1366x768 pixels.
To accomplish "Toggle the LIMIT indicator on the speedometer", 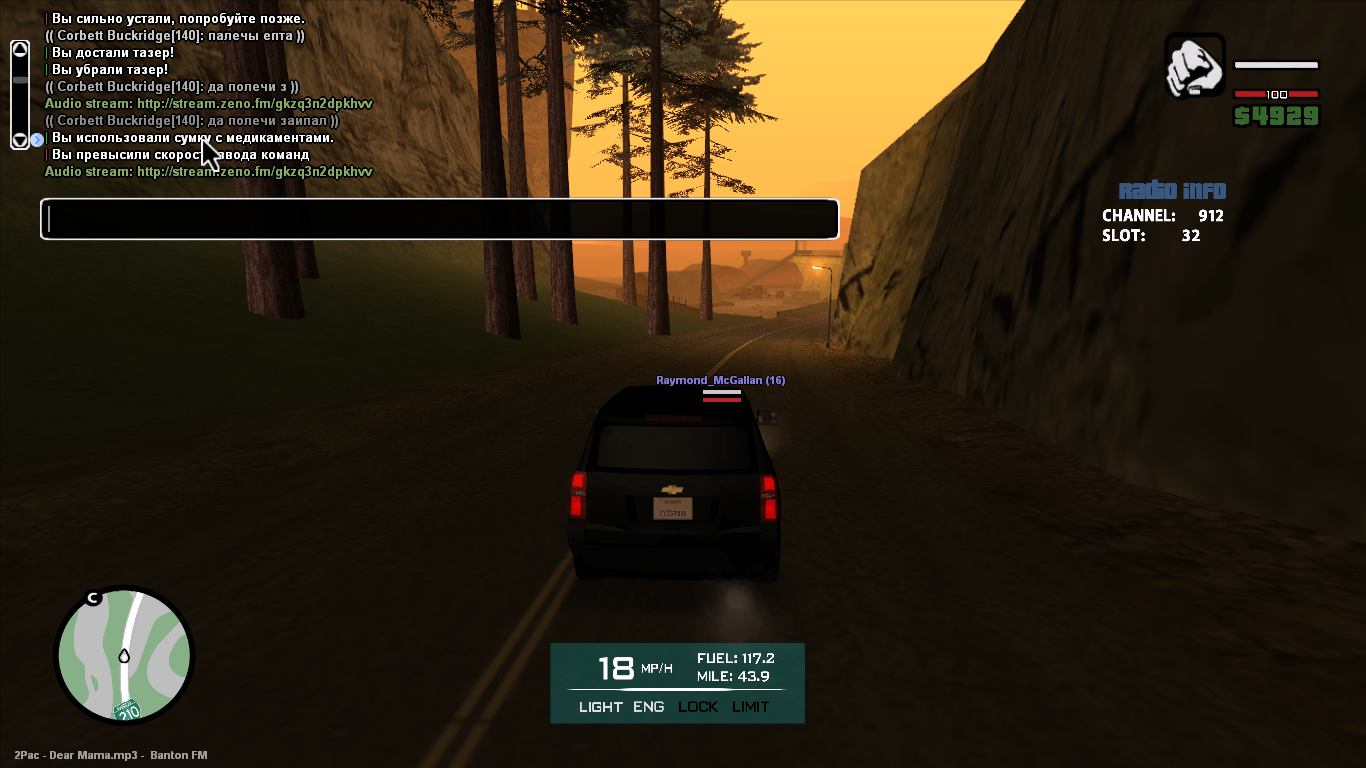I will click(751, 707).
